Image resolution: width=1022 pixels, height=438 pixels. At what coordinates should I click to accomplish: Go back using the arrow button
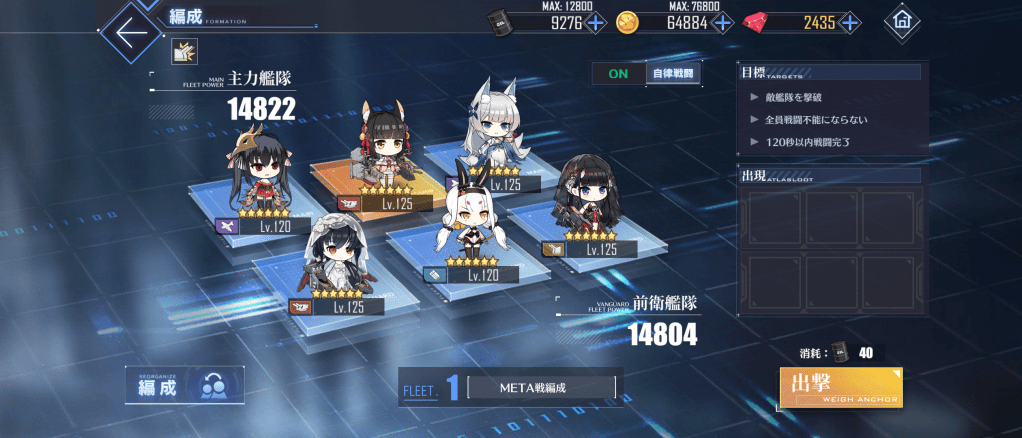[131, 30]
